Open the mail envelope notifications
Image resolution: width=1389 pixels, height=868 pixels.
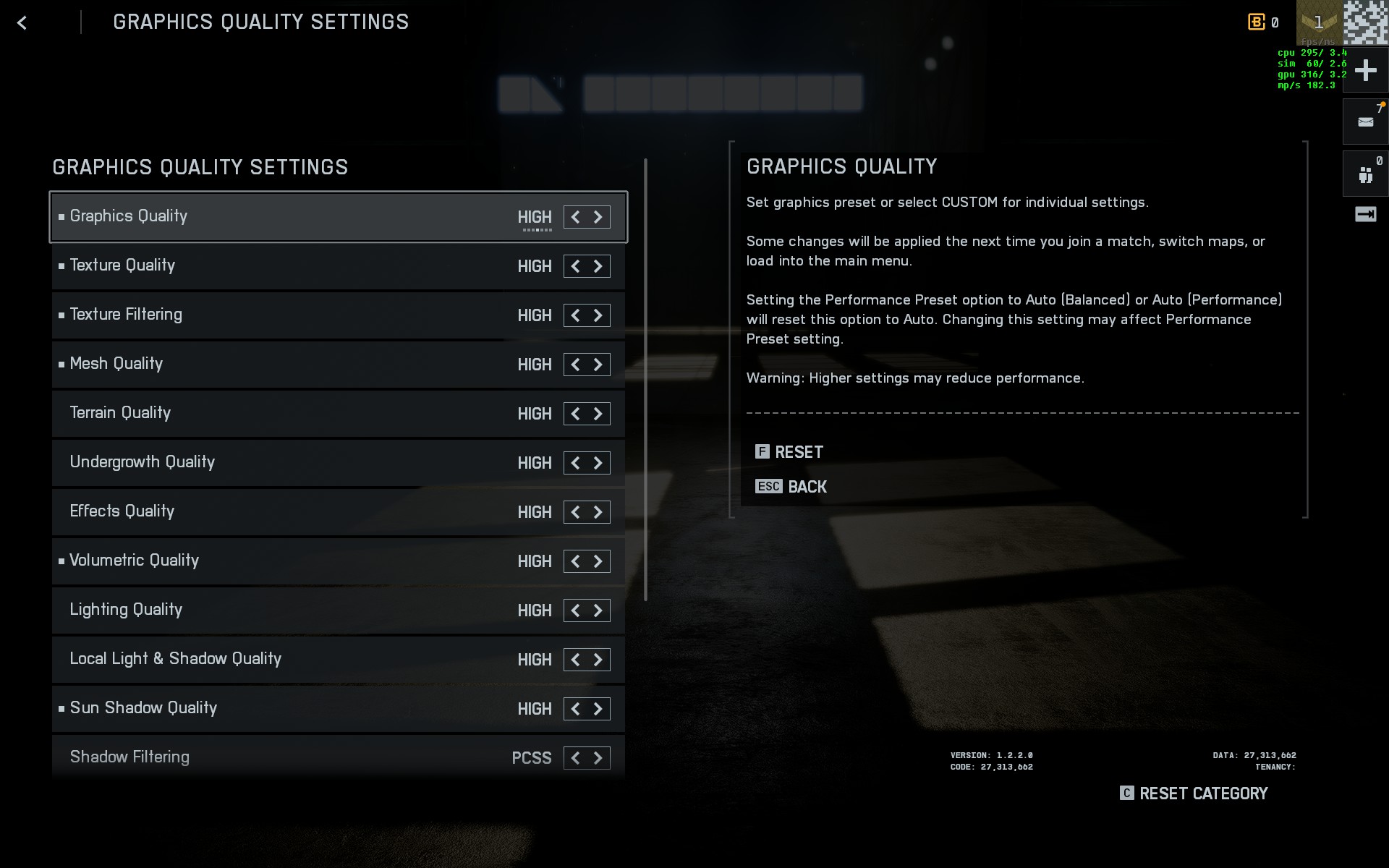pyautogui.click(x=1365, y=122)
